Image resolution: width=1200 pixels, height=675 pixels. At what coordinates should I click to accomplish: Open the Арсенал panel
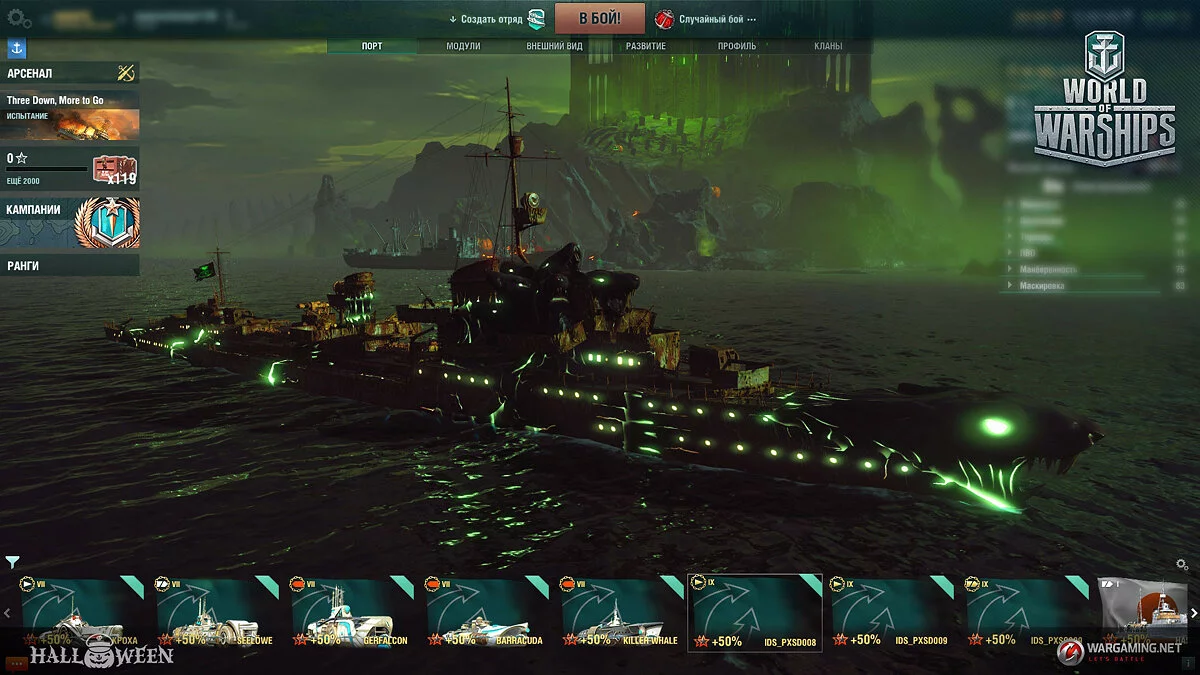pos(70,73)
